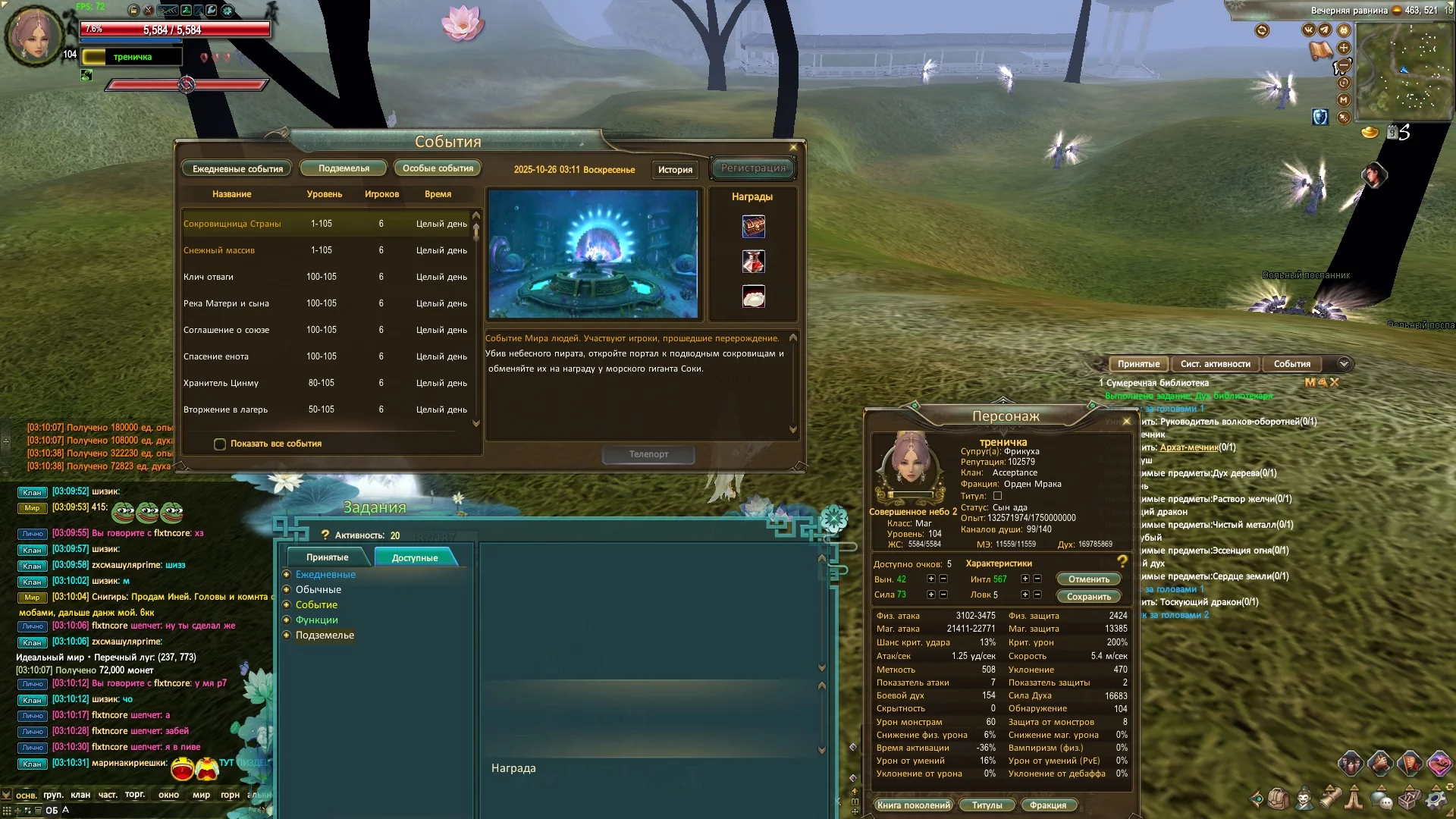This screenshot has height=819, width=1456.
Task: Open the Особые события tab
Action: [x=438, y=168]
